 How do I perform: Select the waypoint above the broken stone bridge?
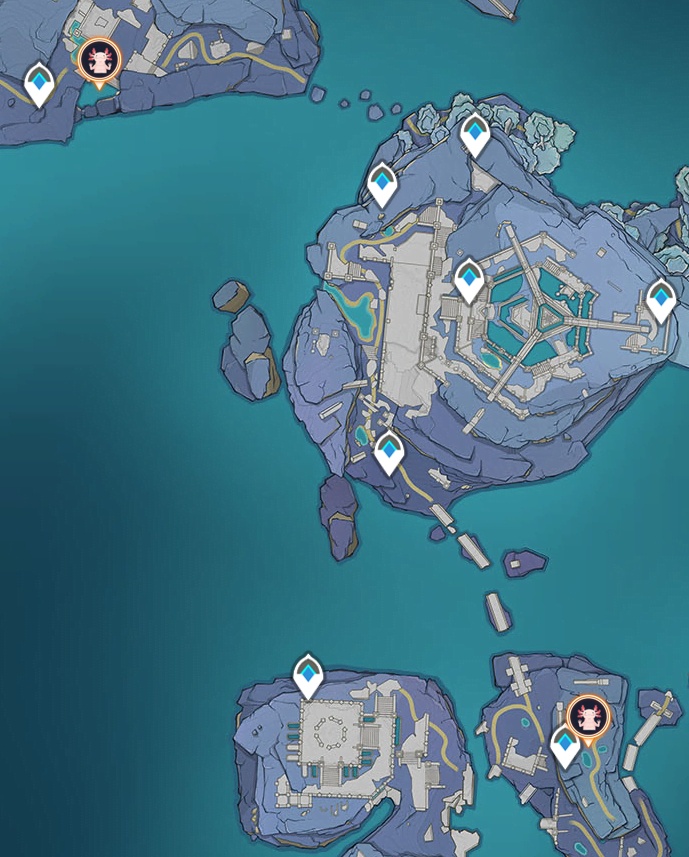388,452
